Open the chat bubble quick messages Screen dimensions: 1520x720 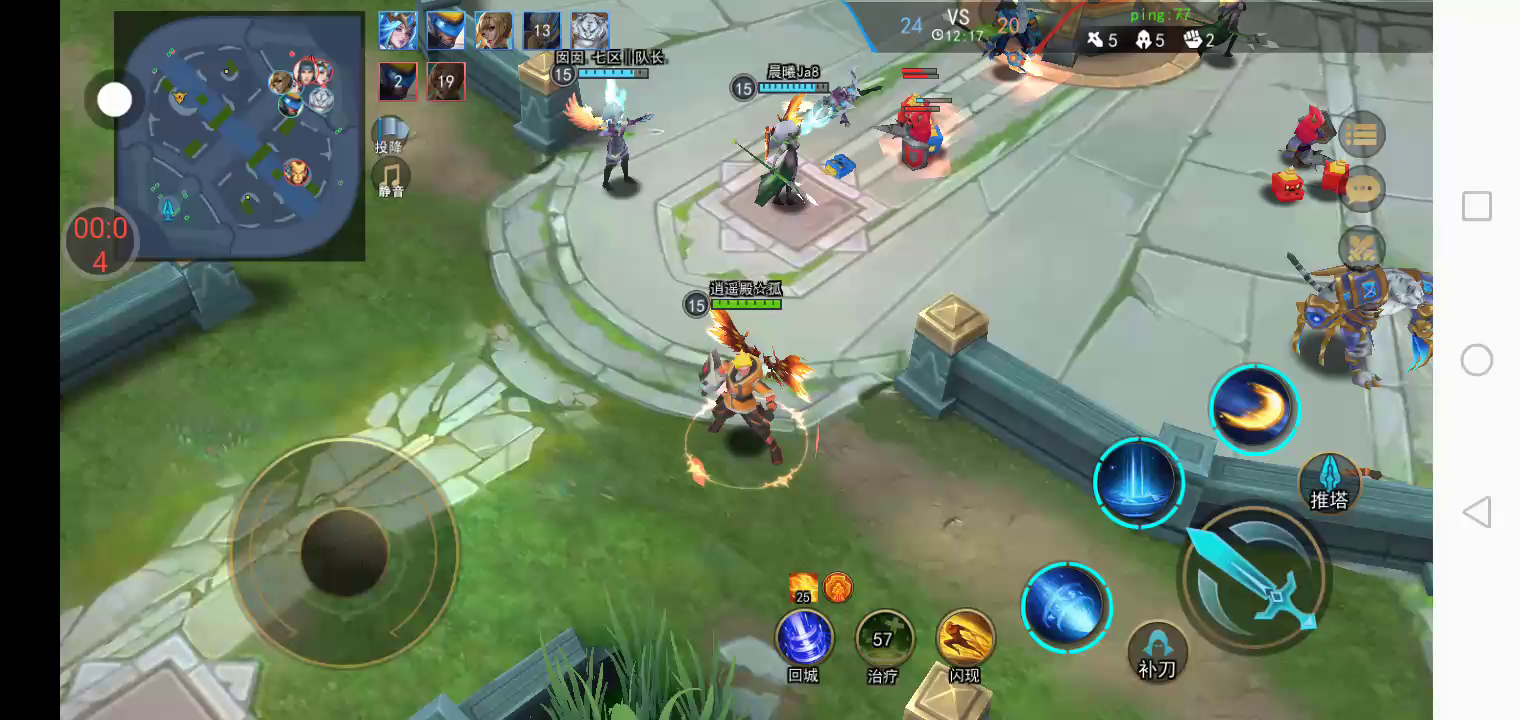[1361, 189]
